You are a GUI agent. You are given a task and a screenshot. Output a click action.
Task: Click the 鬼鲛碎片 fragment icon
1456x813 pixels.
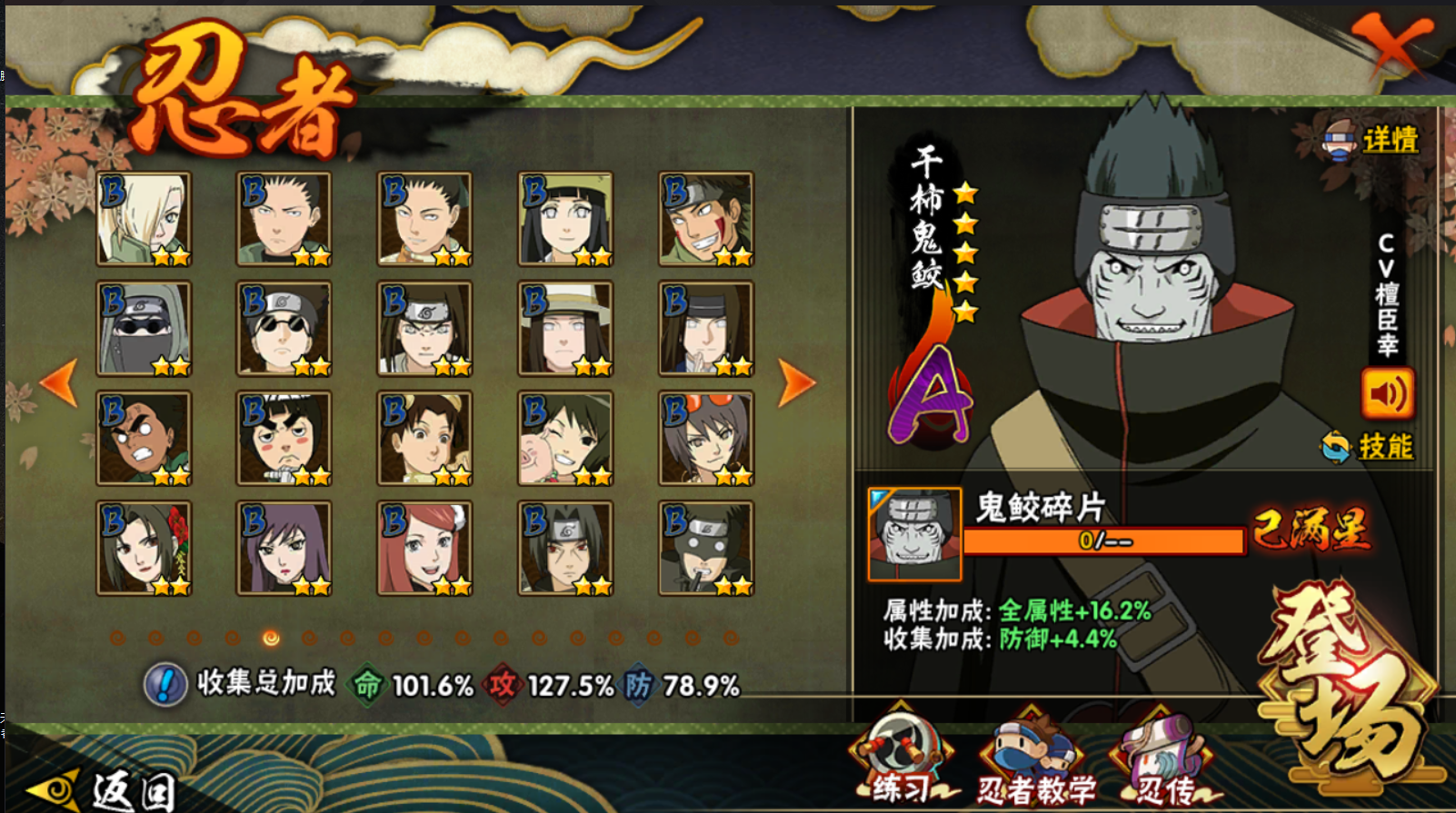coord(914,534)
